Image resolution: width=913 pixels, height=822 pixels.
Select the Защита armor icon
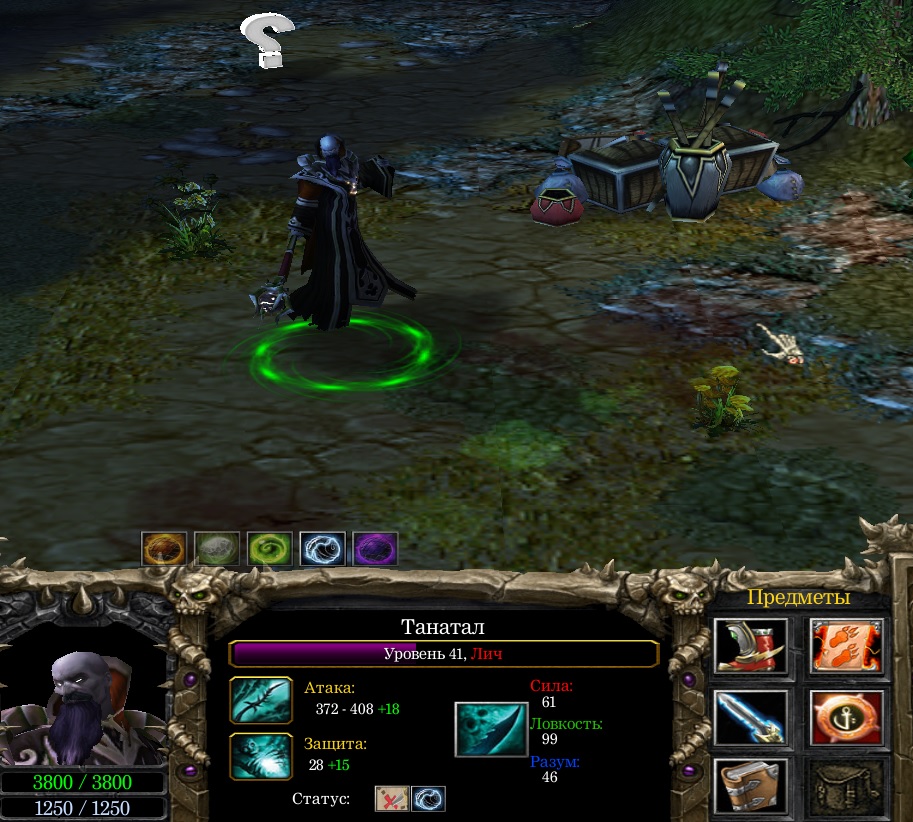(x=261, y=756)
